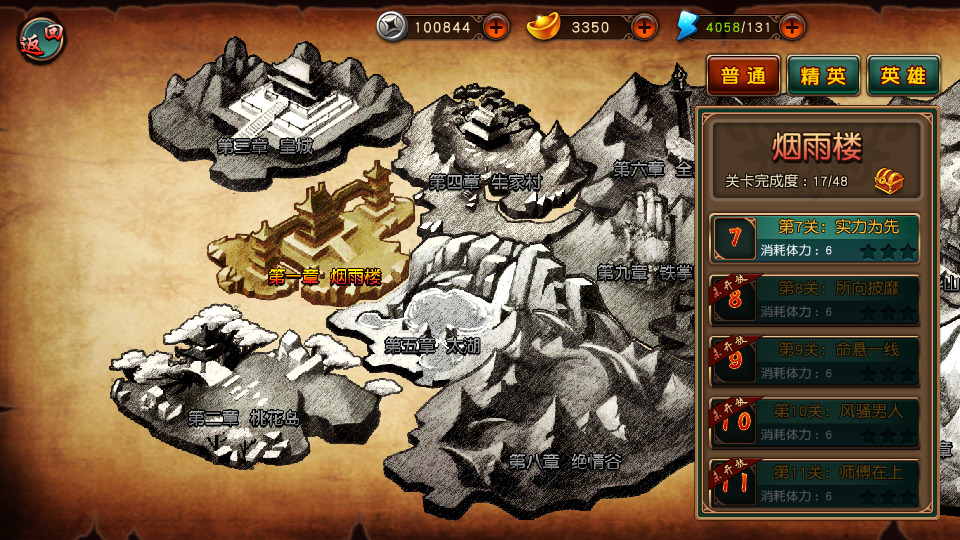The height and width of the screenshot is (540, 960).
Task: Add more silver coins with the plus button
Action: 497,27
